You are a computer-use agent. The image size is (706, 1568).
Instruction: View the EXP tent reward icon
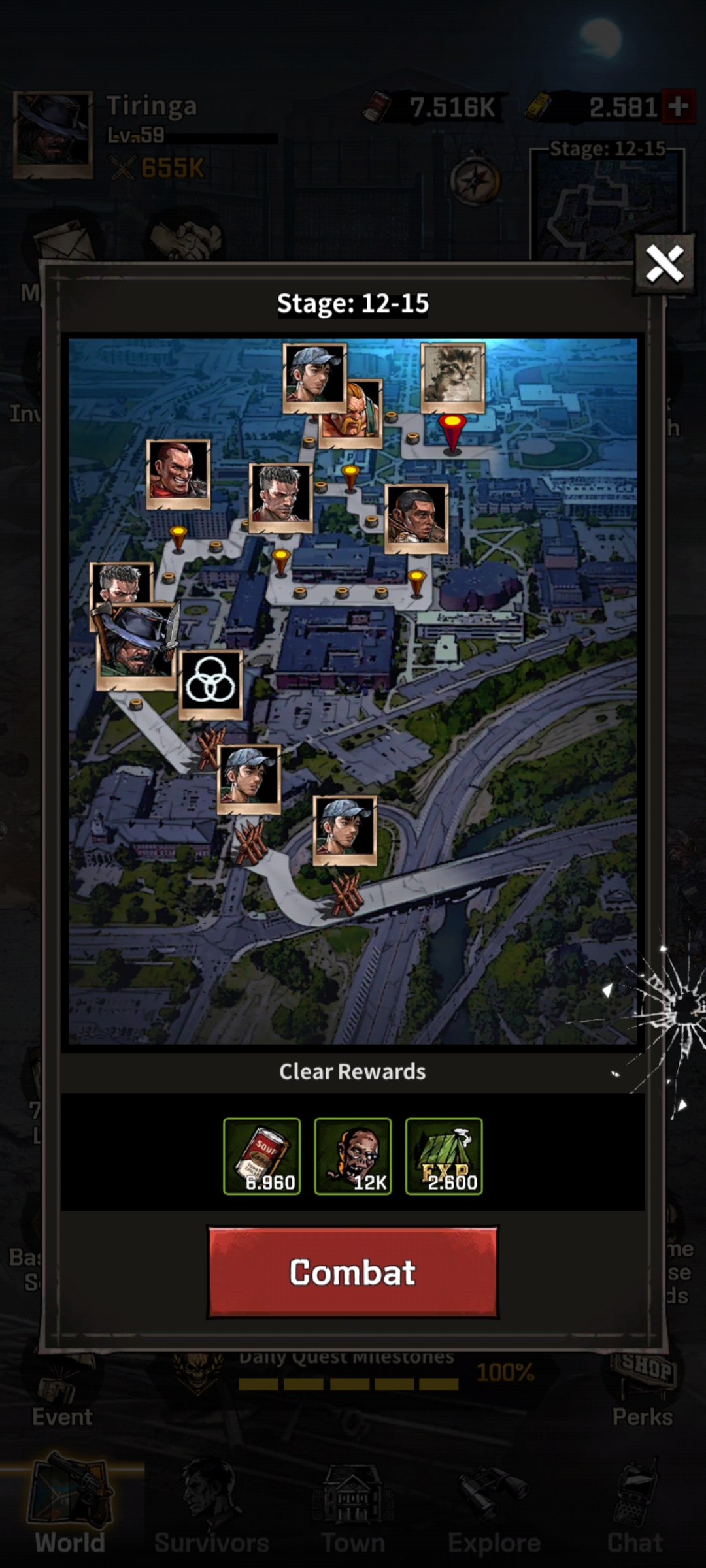pos(444,1156)
